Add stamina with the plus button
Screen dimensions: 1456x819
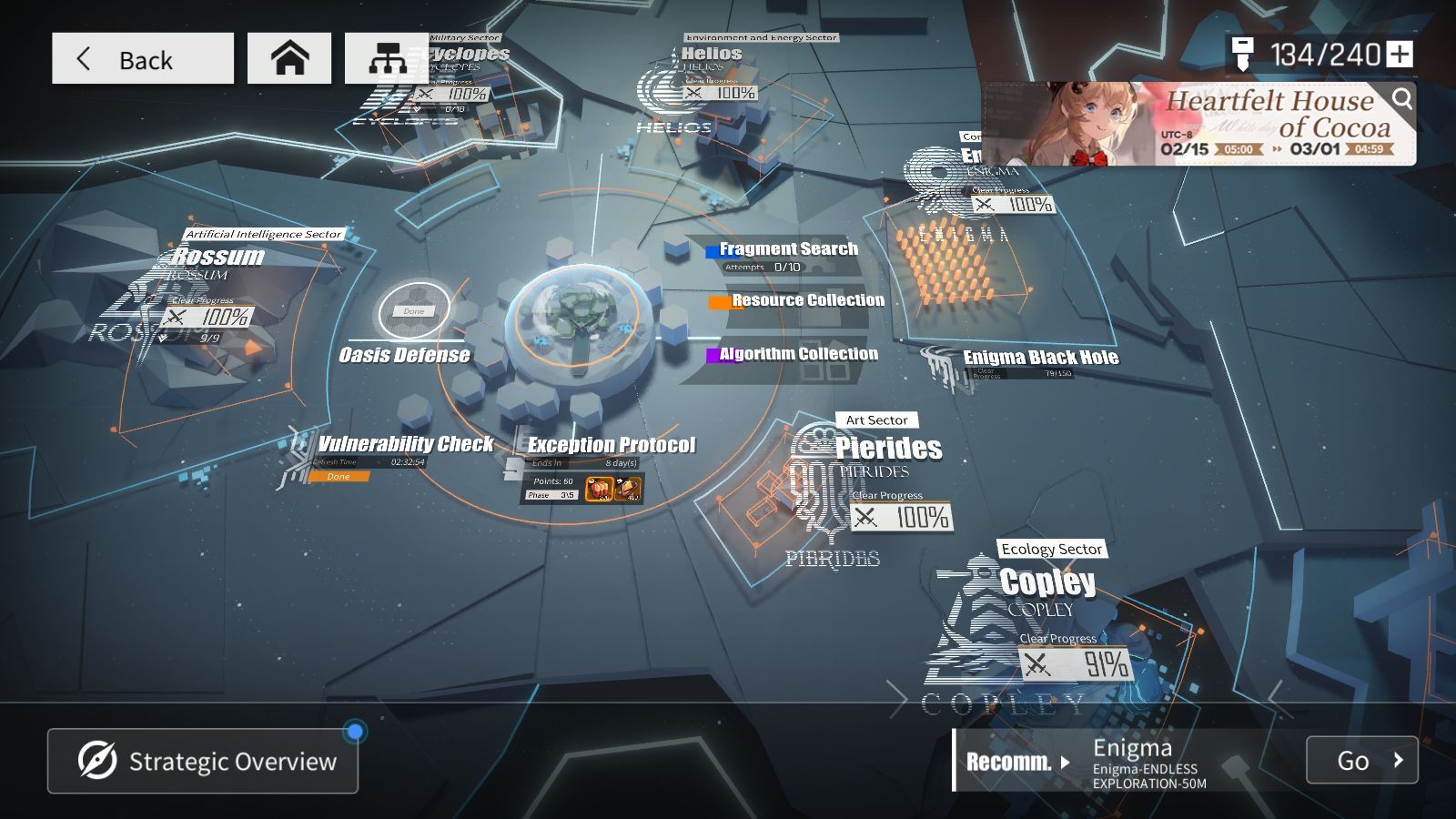(1400, 55)
